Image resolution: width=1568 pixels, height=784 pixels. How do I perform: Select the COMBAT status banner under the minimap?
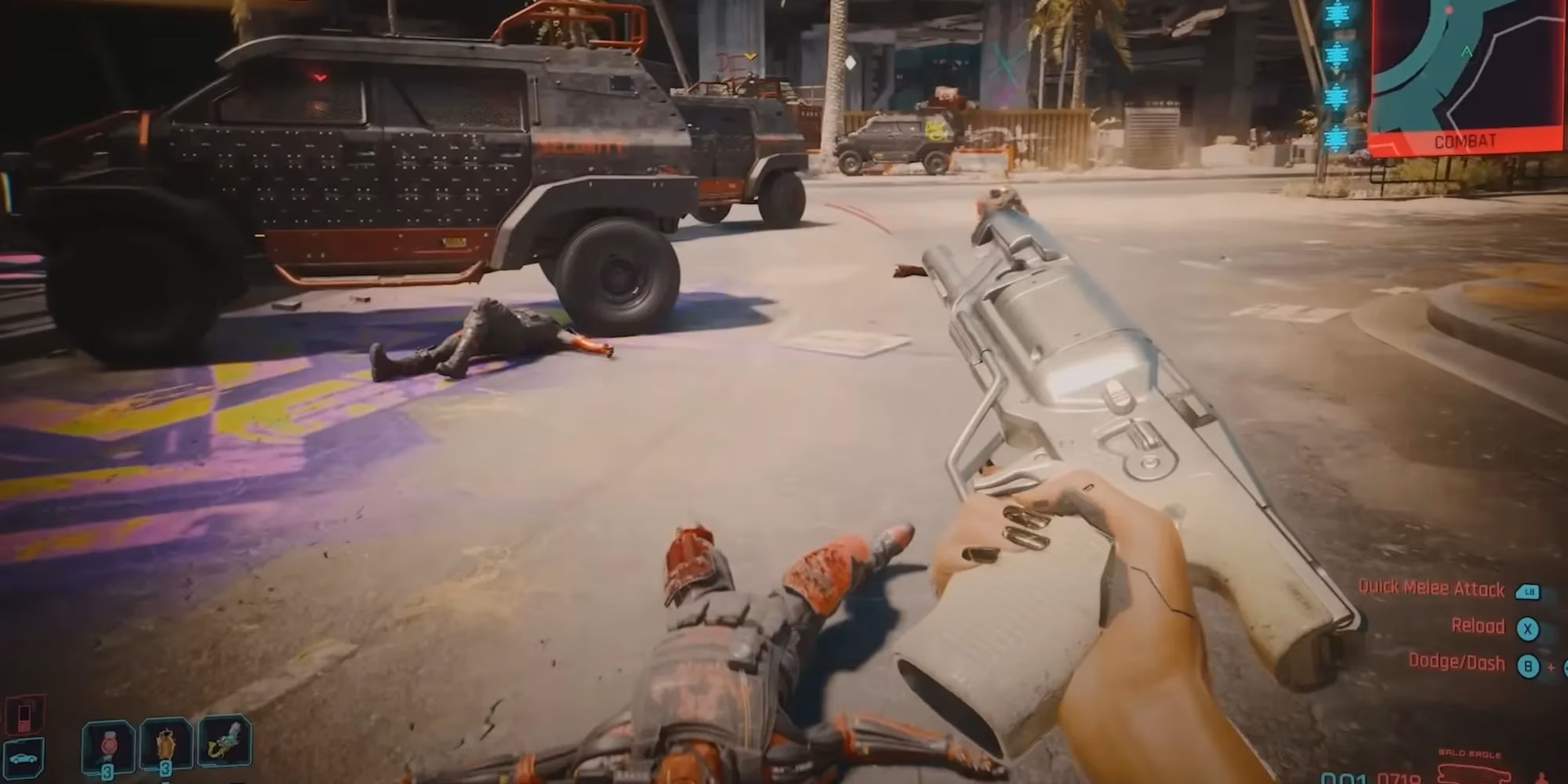coord(1465,140)
